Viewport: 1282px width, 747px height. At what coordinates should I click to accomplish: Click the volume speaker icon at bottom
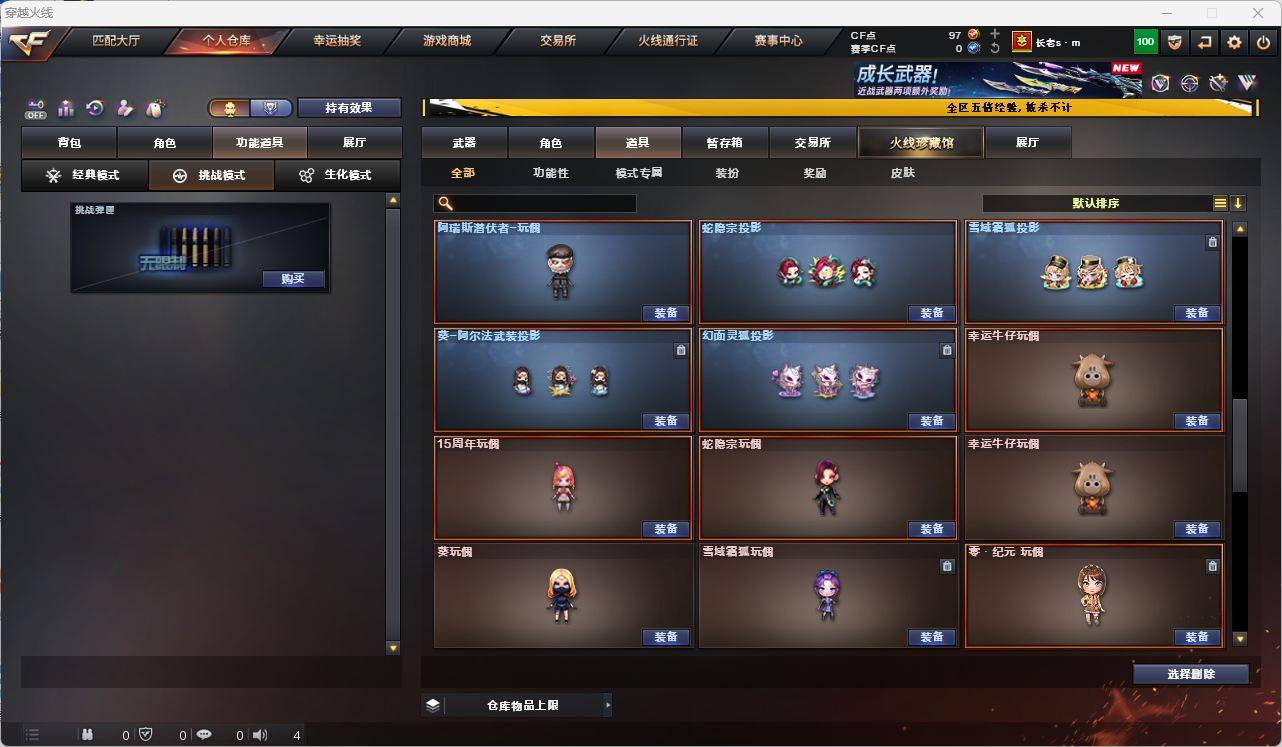258,735
